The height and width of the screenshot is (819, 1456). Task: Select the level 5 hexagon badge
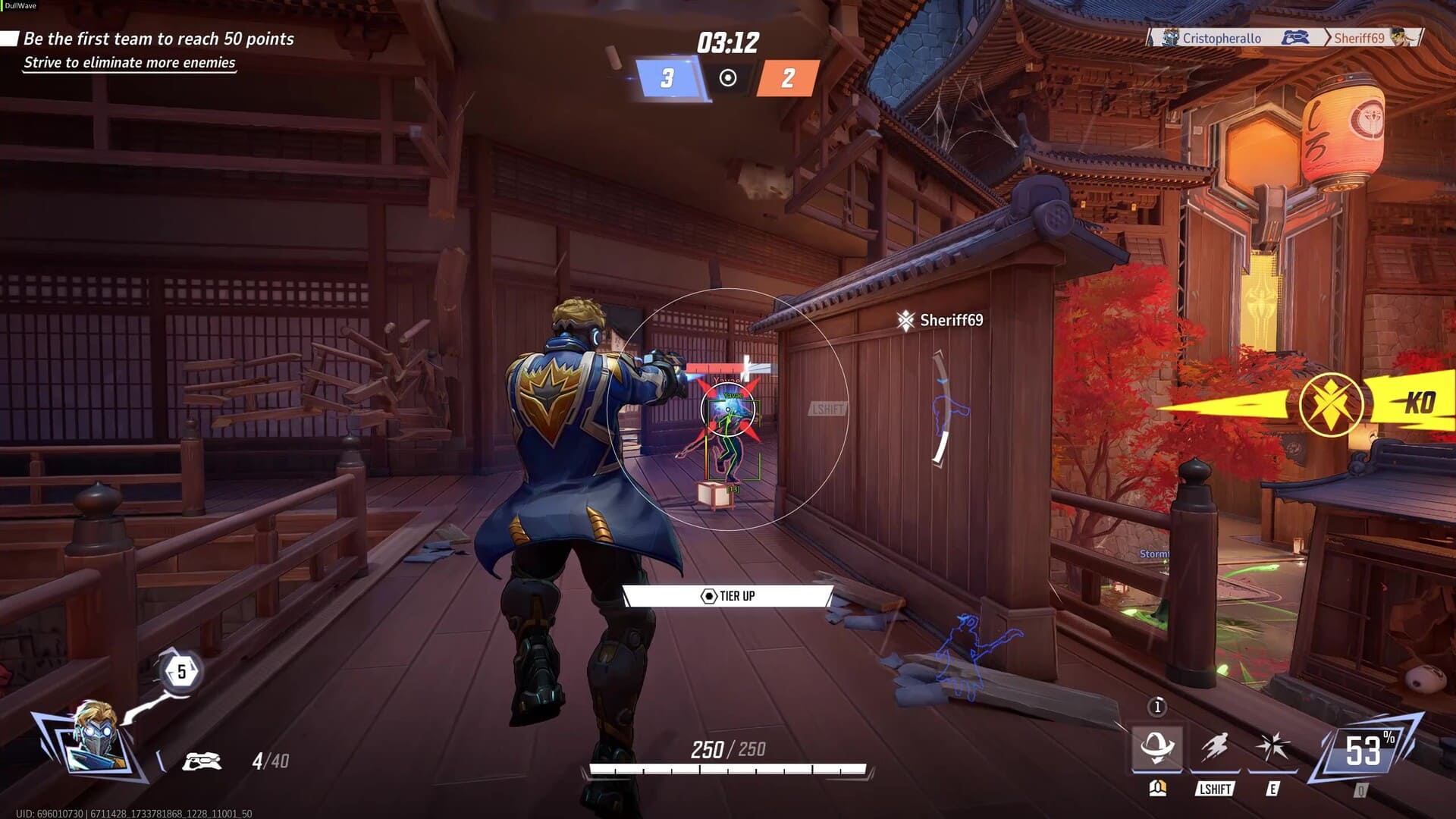[x=181, y=672]
